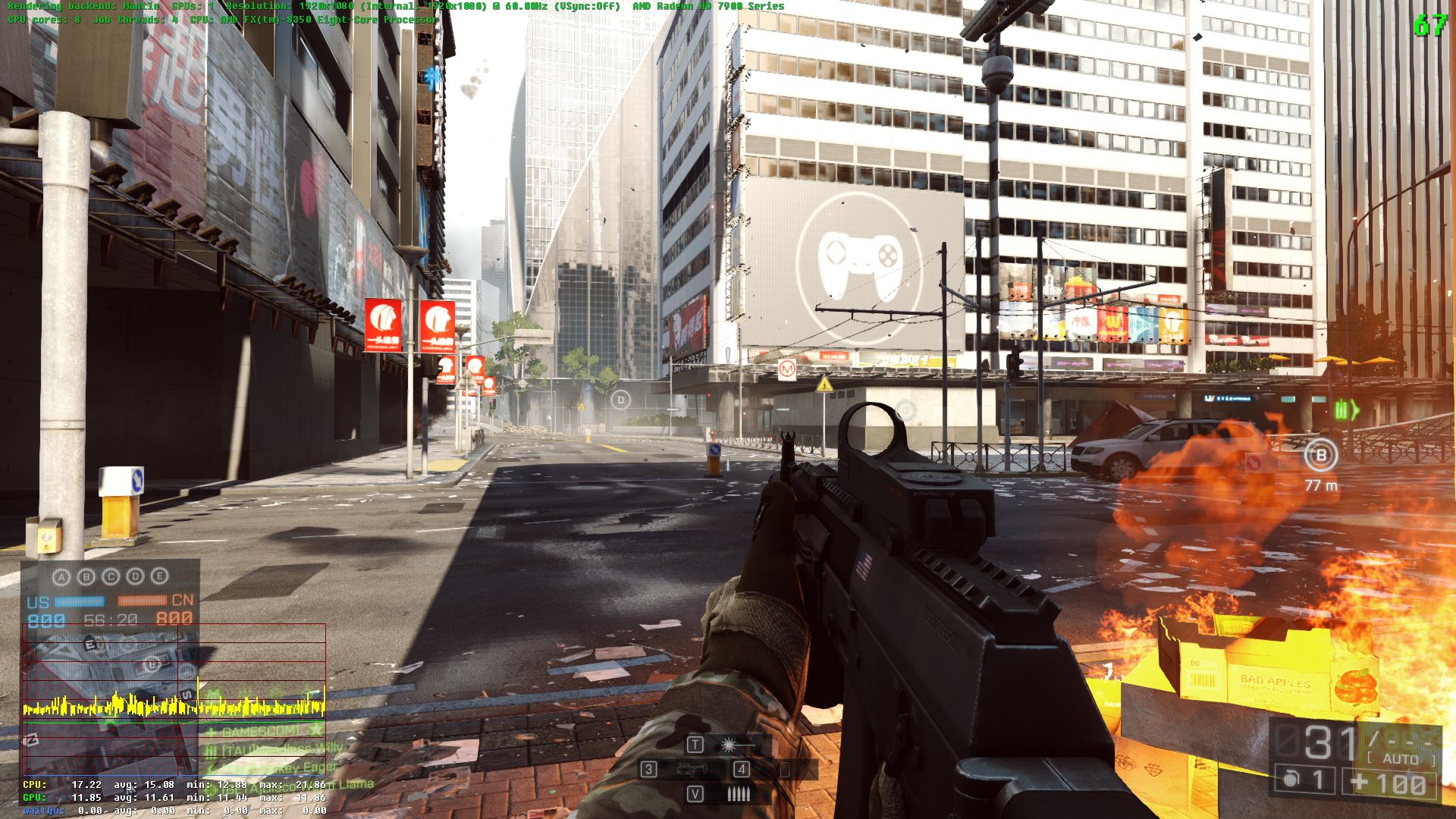Viewport: 1456px width, 819px height.
Task: Select flag C in the capture point strip
Action: click(111, 577)
